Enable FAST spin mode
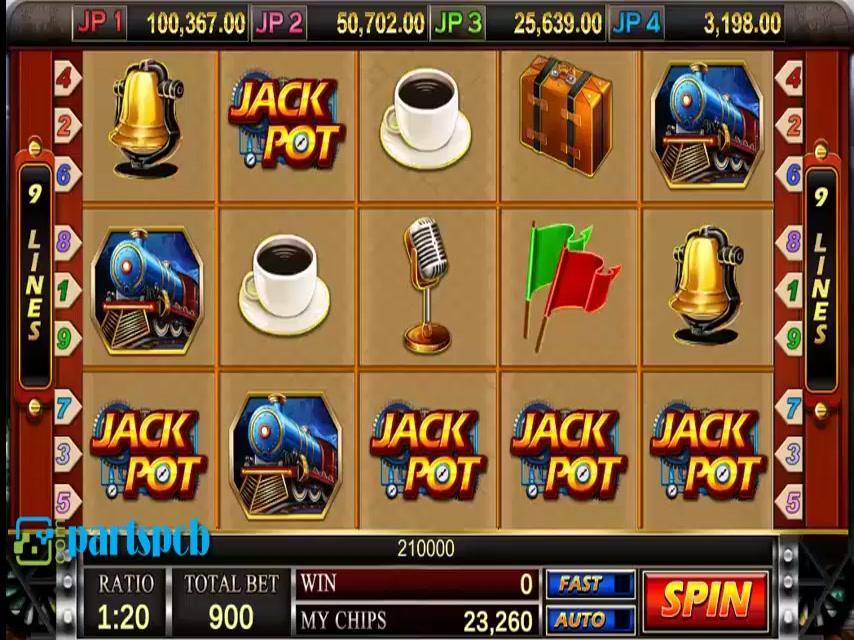854x640 pixels. [x=589, y=584]
